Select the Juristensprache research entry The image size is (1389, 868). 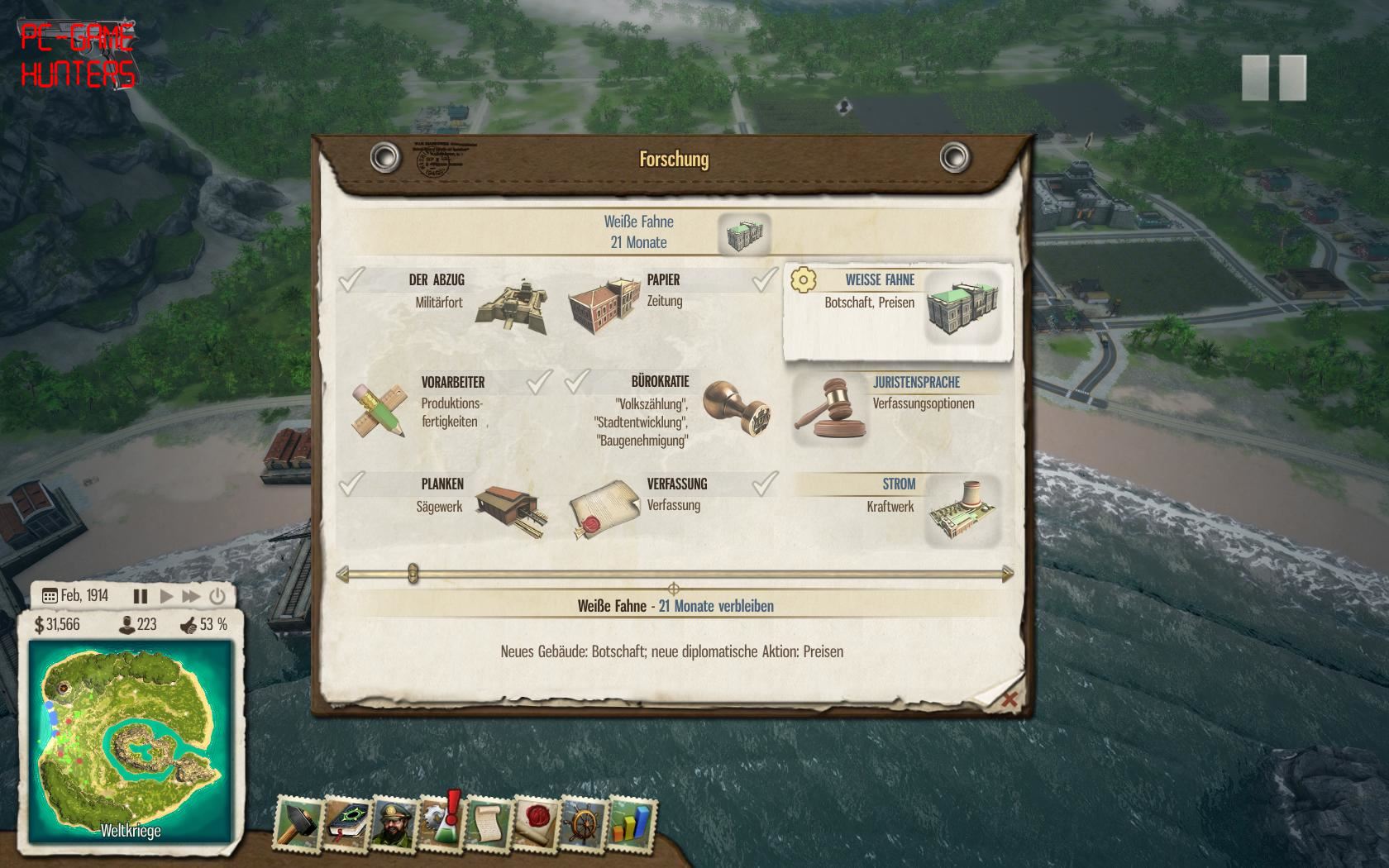point(897,407)
